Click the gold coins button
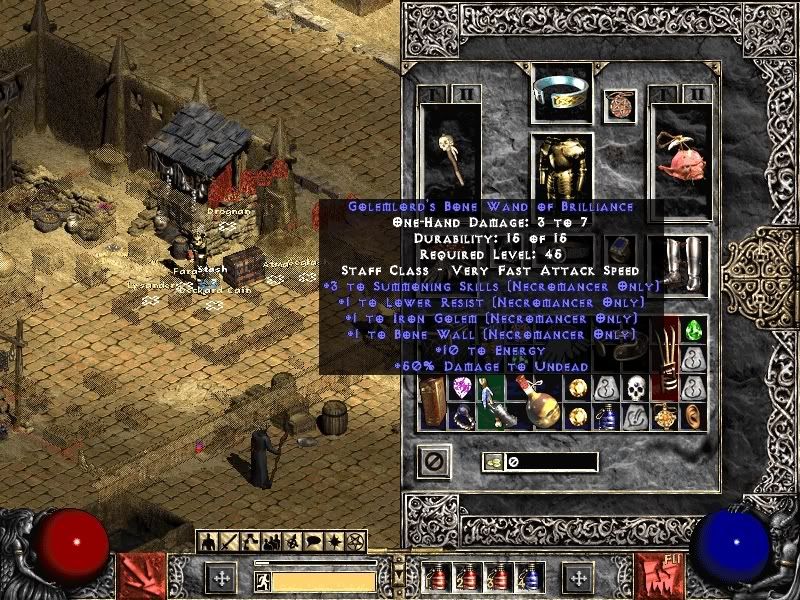This screenshot has height=600, width=800. (x=492, y=461)
